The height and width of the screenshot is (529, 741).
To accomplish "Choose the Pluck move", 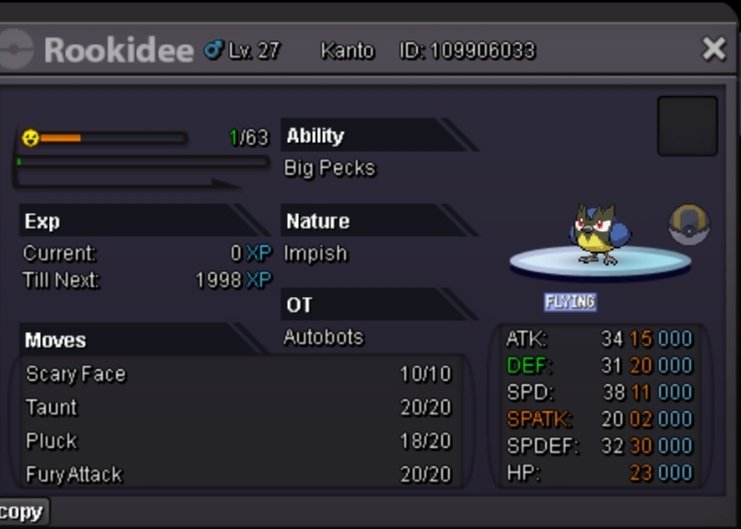I will coord(52,440).
